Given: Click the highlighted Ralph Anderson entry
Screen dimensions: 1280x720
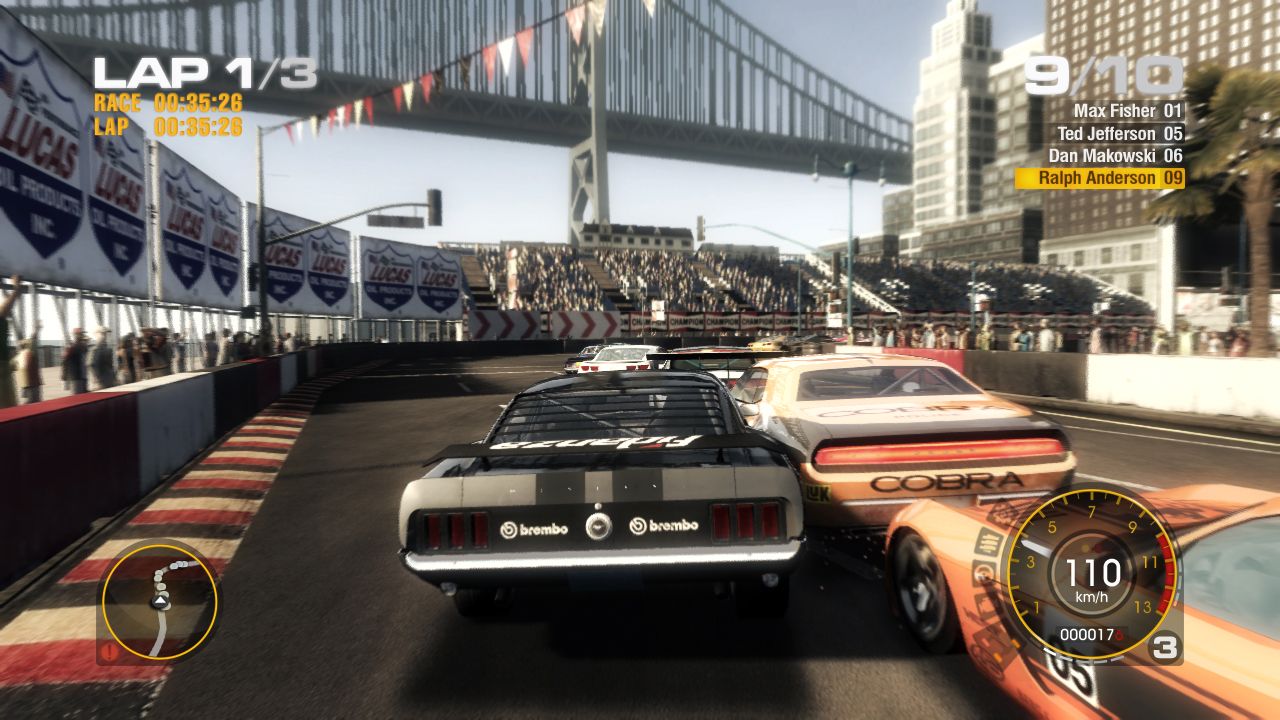Looking at the screenshot, I should (x=1100, y=177).
